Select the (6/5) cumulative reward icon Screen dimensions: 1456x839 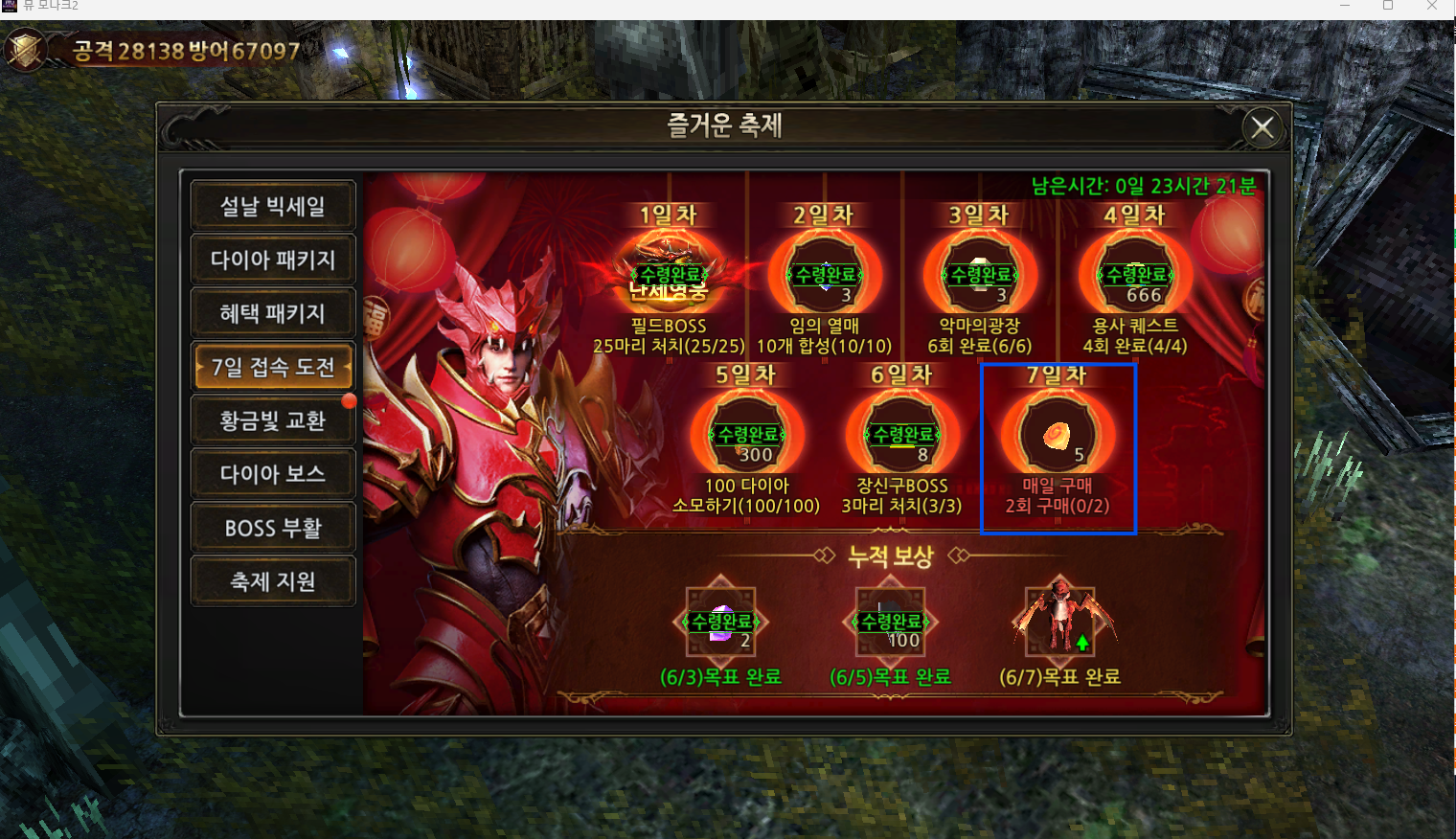pos(891,623)
